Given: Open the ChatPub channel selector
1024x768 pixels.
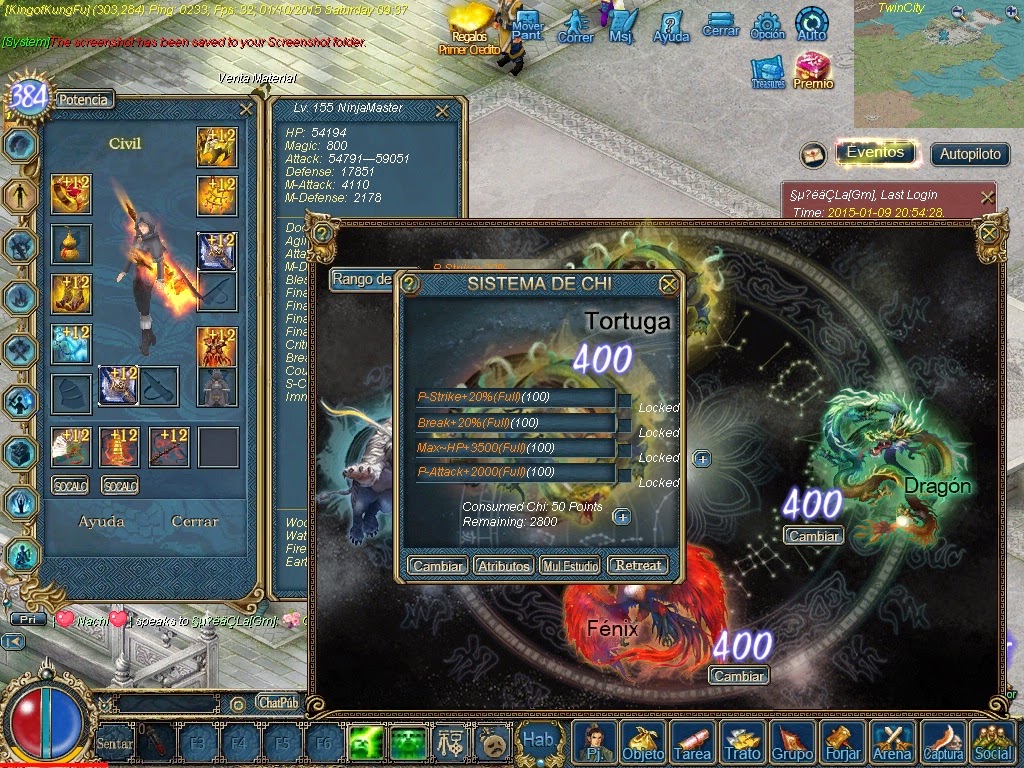Looking at the screenshot, I should 277,702.
